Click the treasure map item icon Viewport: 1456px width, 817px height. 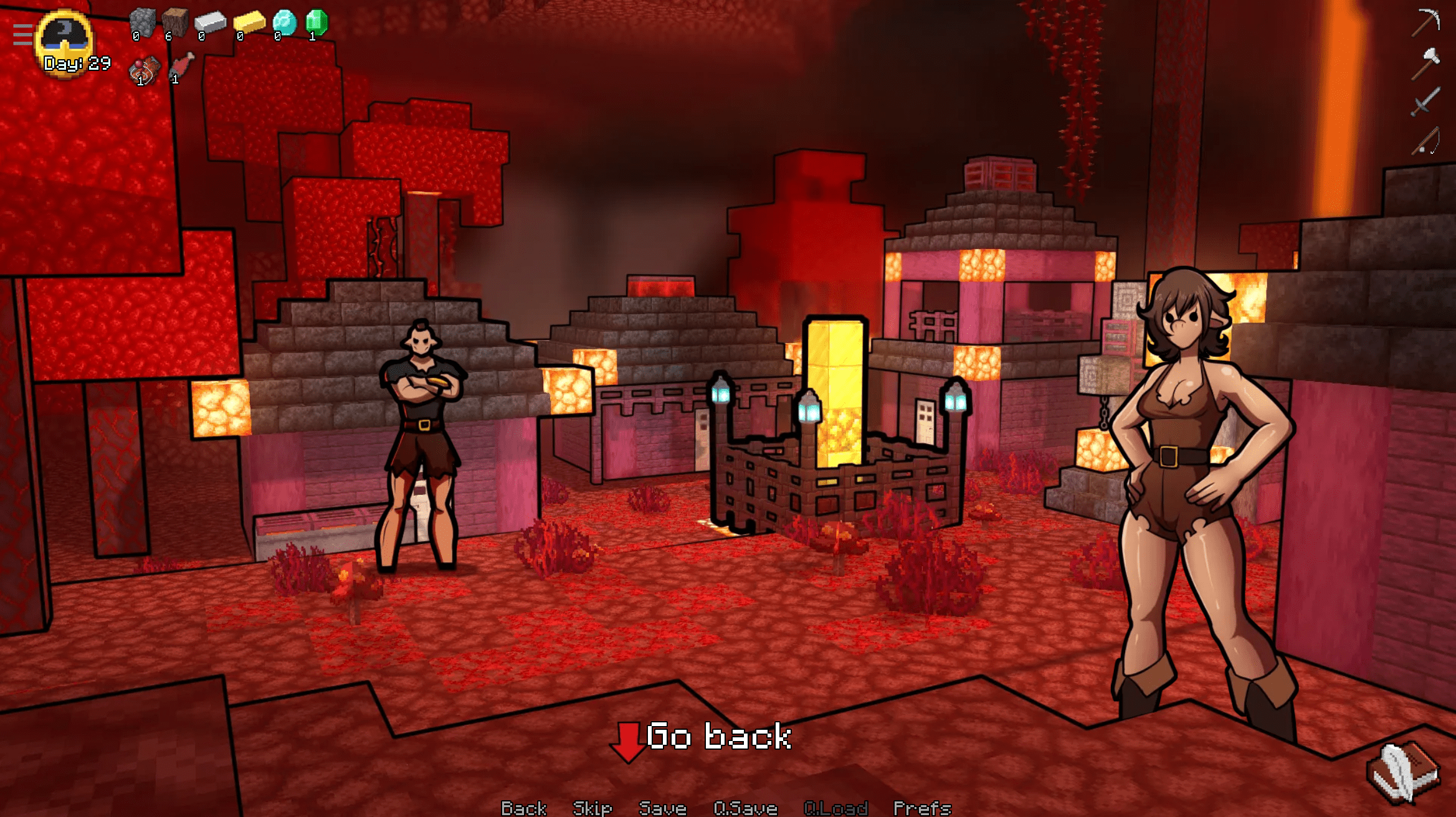click(144, 70)
